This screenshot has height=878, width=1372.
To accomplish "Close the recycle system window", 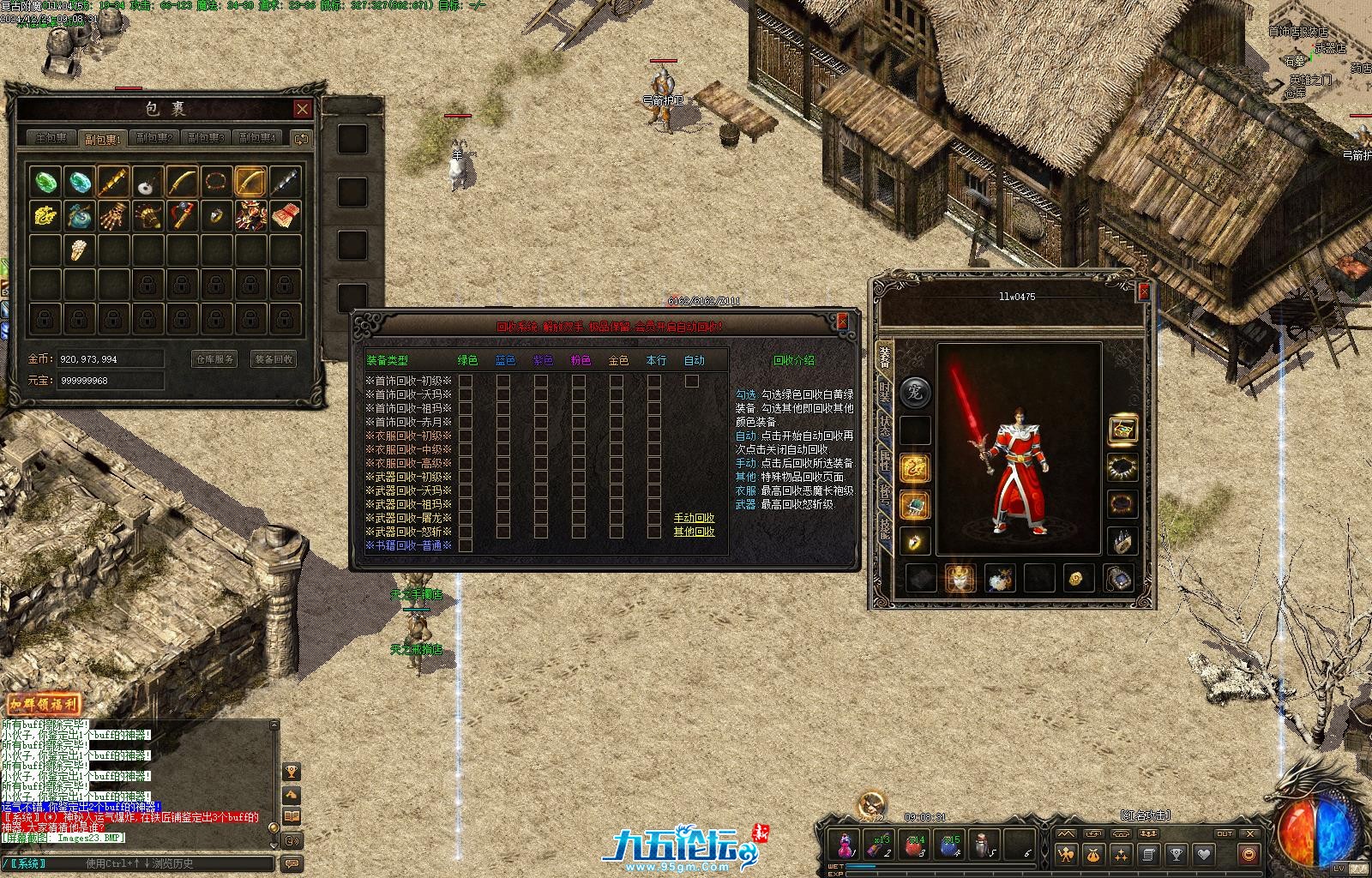I will (842, 322).
